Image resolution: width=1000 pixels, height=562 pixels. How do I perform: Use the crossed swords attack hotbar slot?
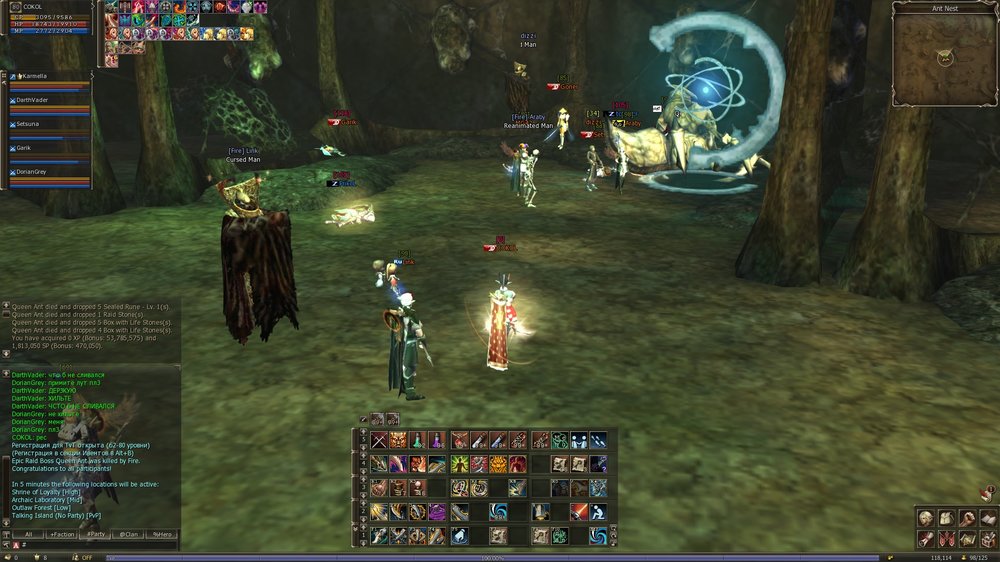(380, 440)
